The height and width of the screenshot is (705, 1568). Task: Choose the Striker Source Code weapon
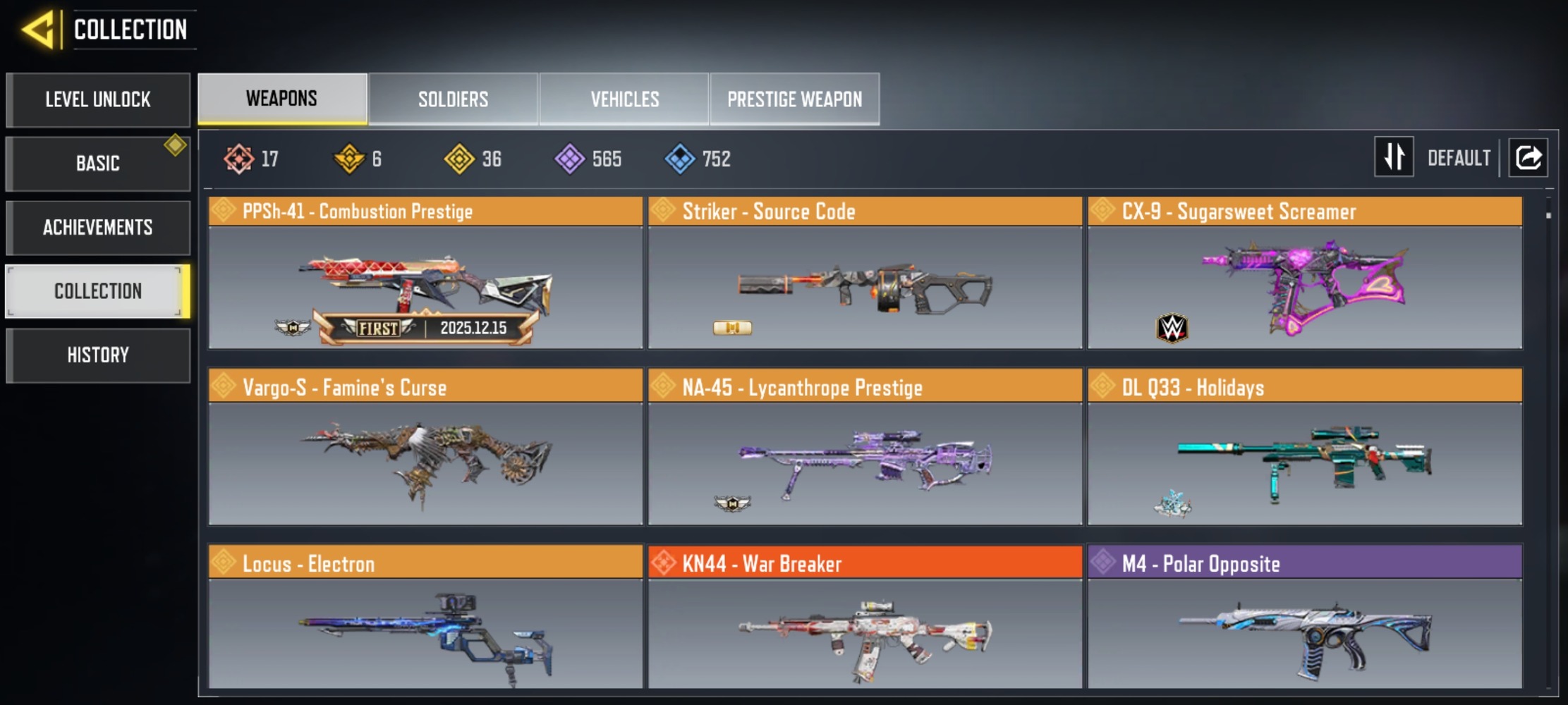click(865, 274)
